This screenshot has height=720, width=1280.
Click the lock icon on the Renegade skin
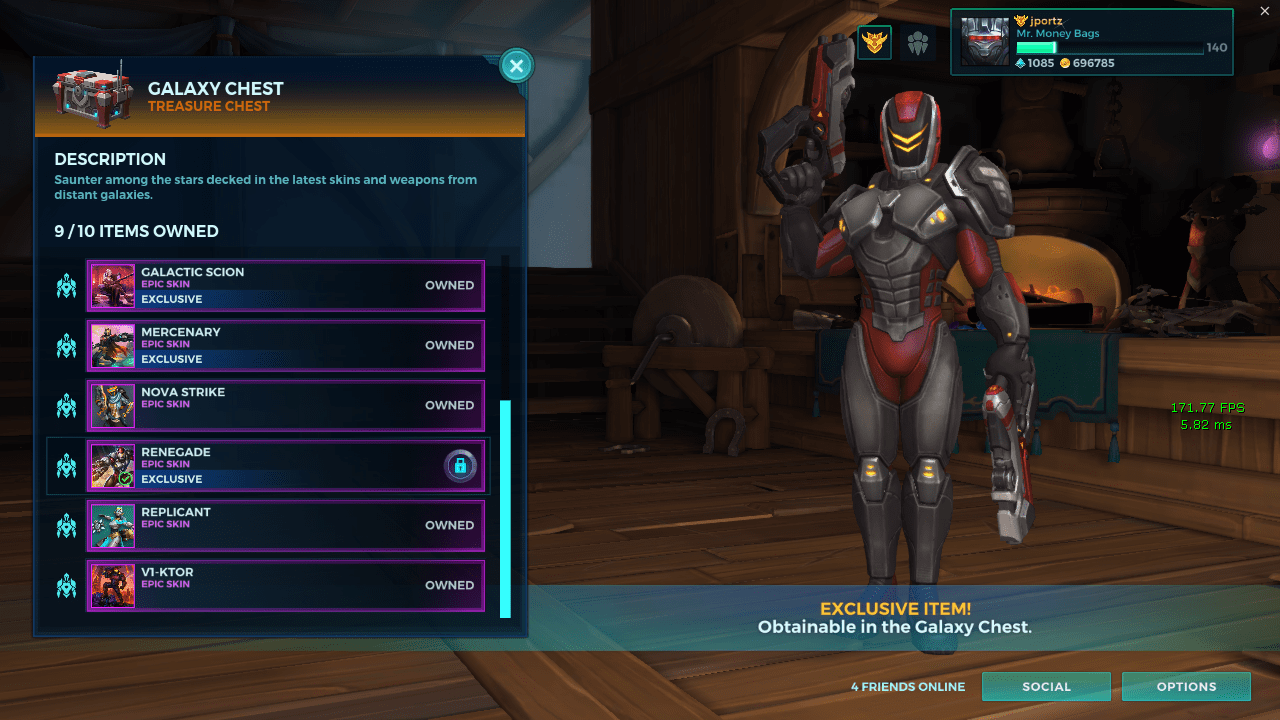point(460,465)
